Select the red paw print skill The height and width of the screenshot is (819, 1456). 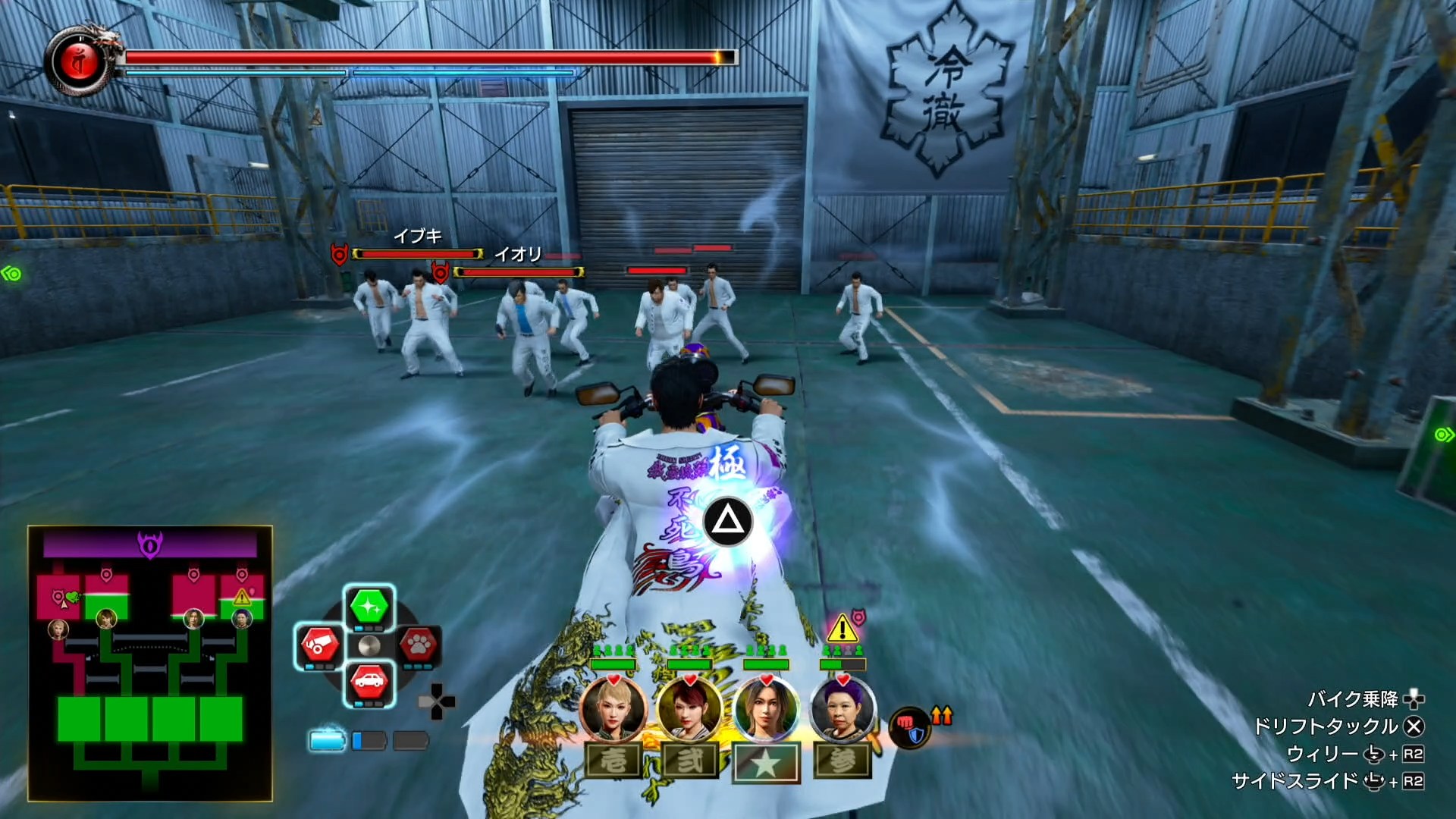pyautogui.click(x=418, y=645)
